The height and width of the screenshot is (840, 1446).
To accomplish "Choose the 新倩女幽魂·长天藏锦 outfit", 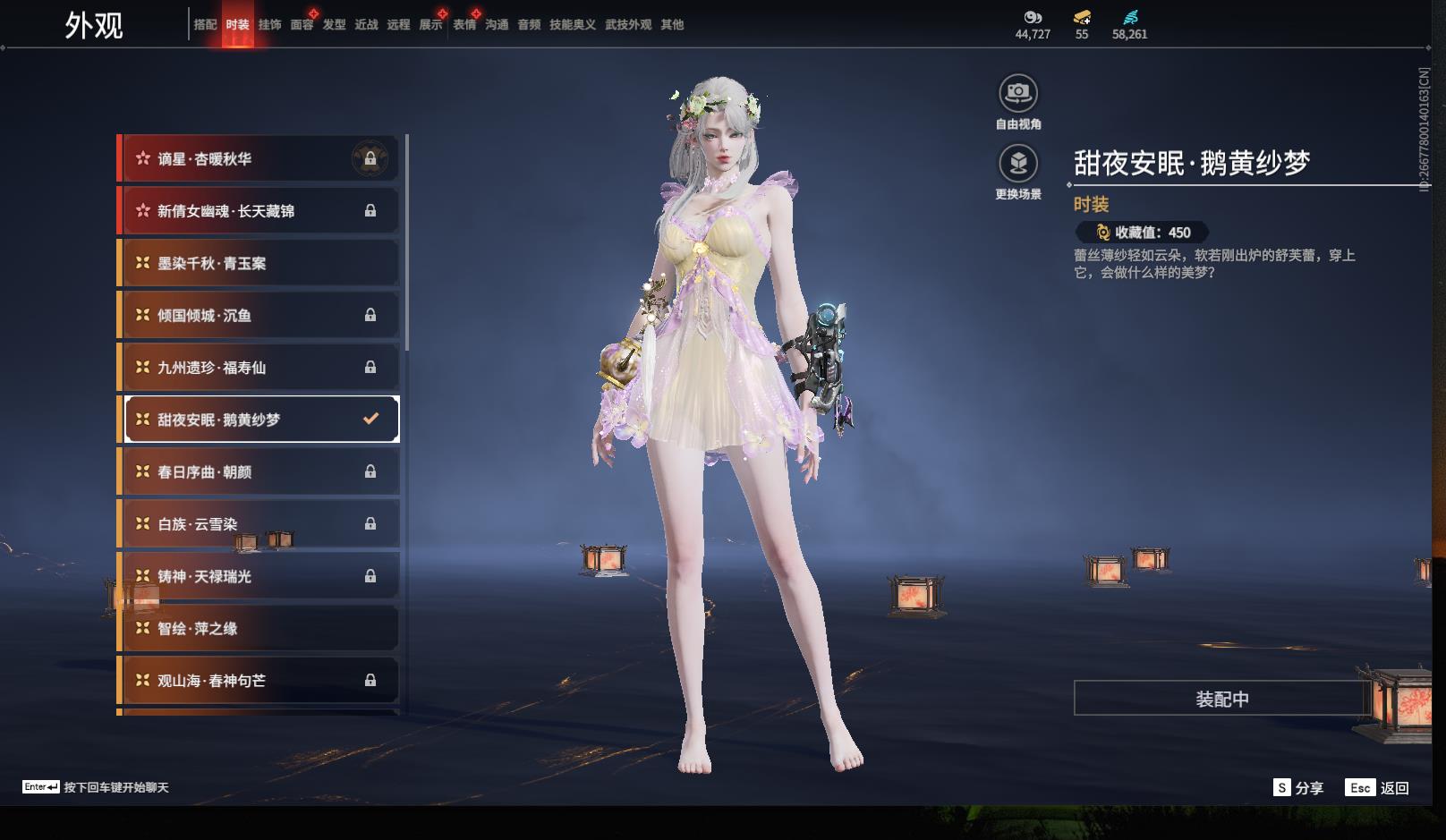I will point(259,211).
